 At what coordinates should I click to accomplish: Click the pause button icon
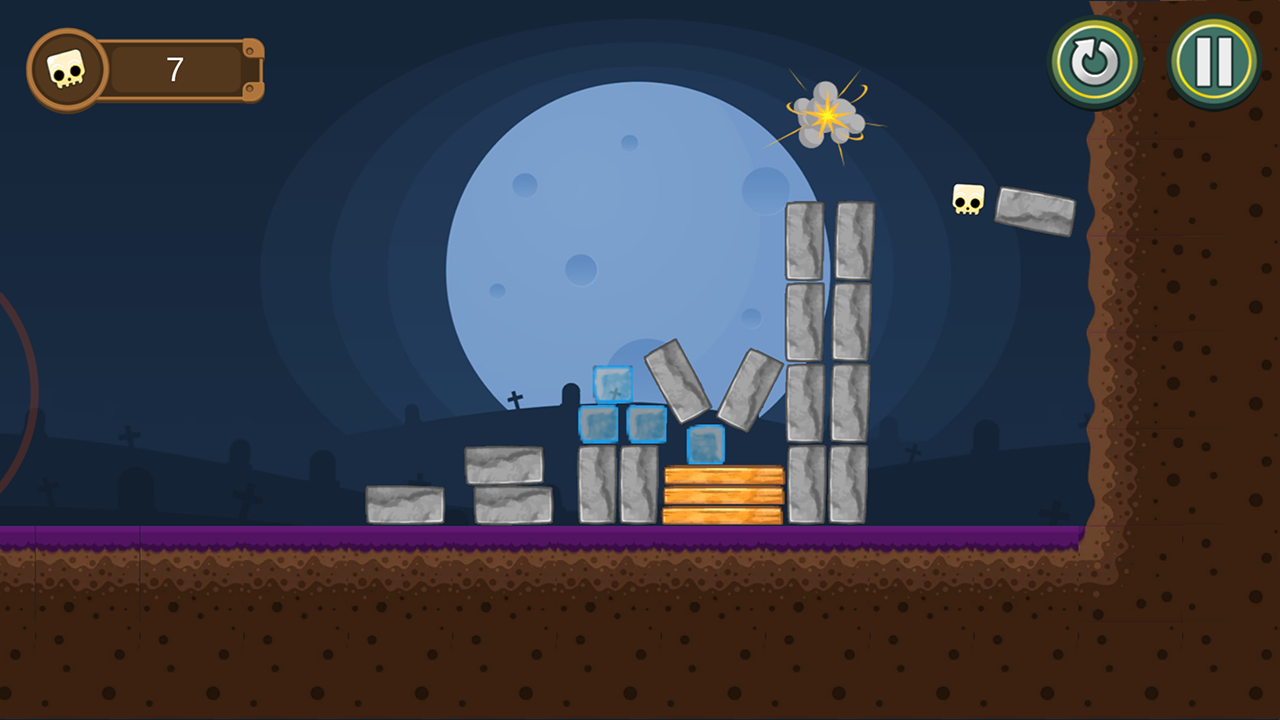tap(1213, 60)
